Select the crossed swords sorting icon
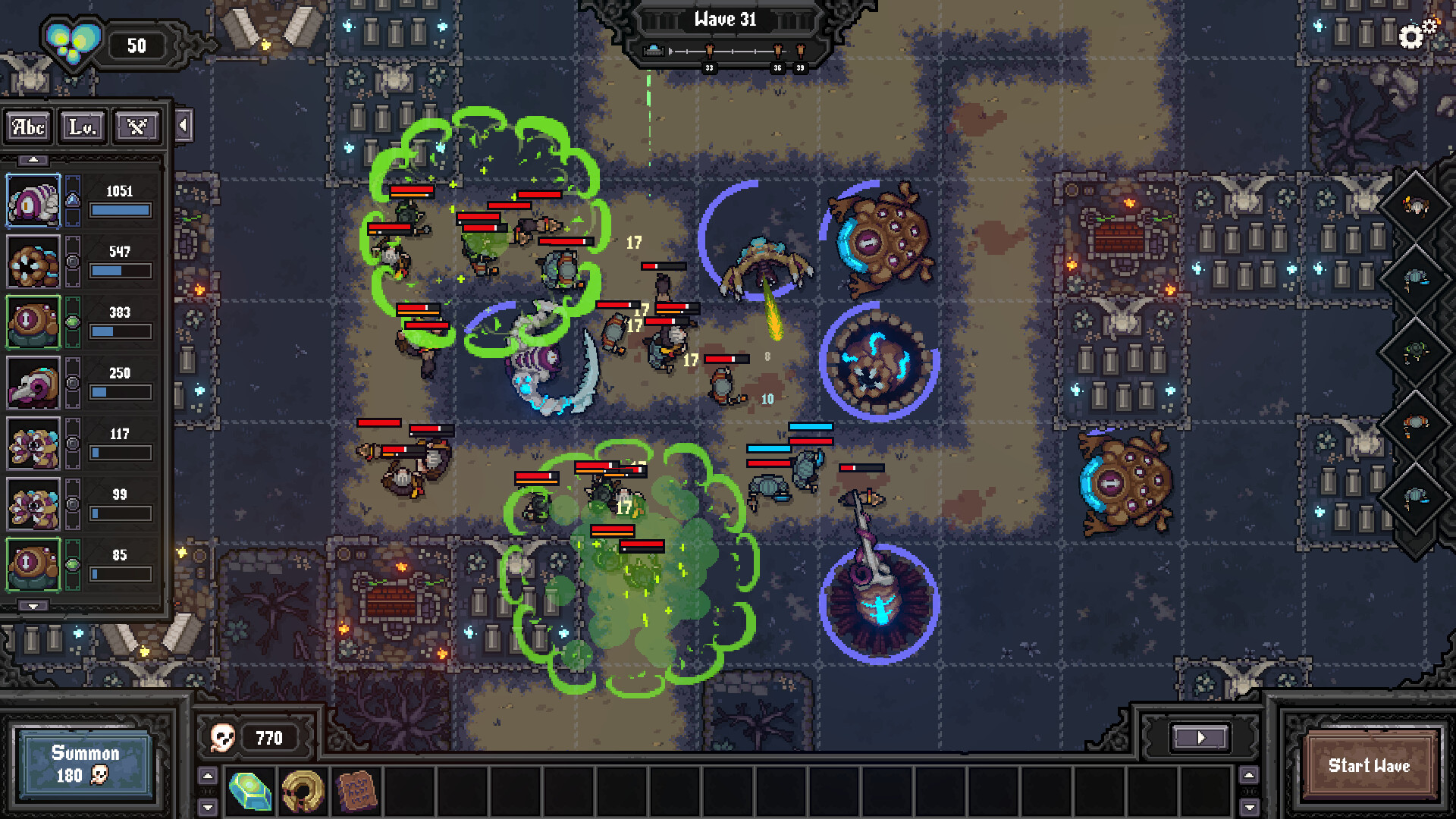This screenshot has width=1456, height=819. pos(136,127)
